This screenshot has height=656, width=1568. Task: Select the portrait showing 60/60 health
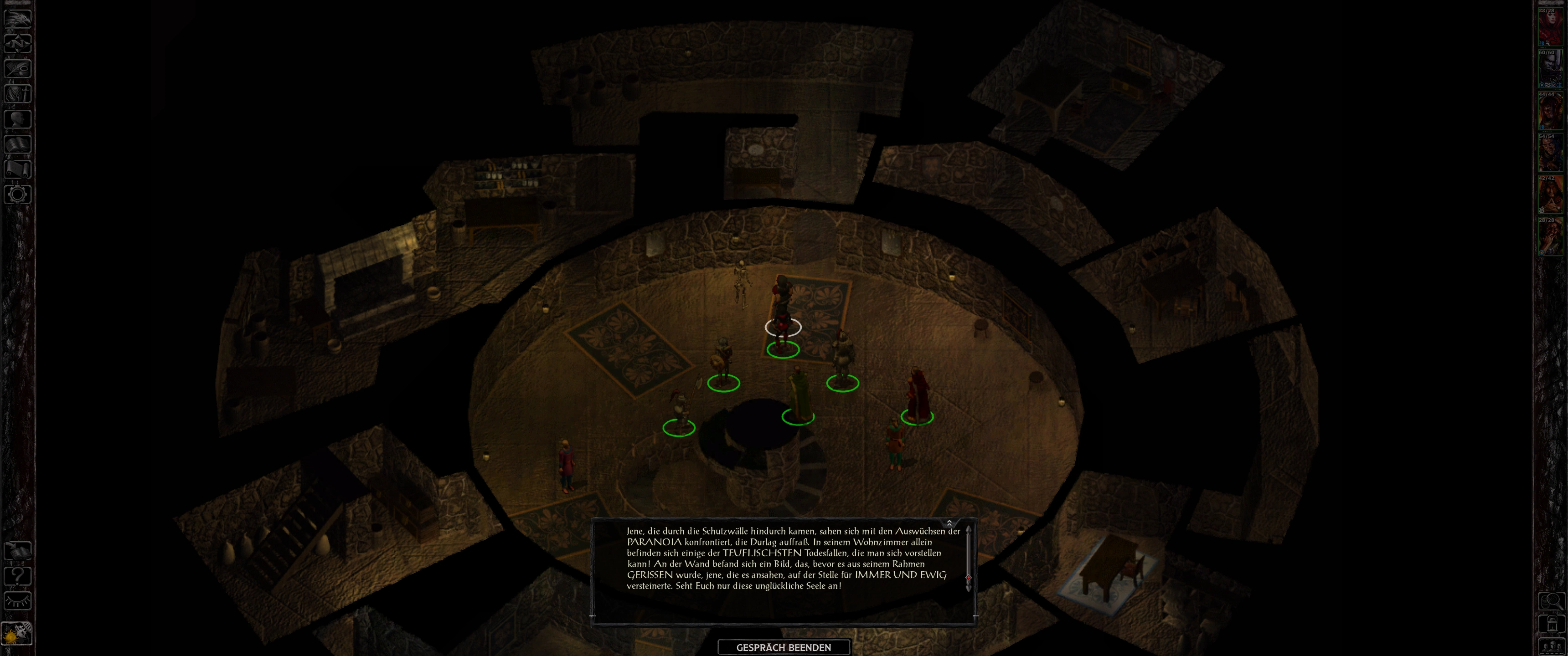click(x=1551, y=69)
